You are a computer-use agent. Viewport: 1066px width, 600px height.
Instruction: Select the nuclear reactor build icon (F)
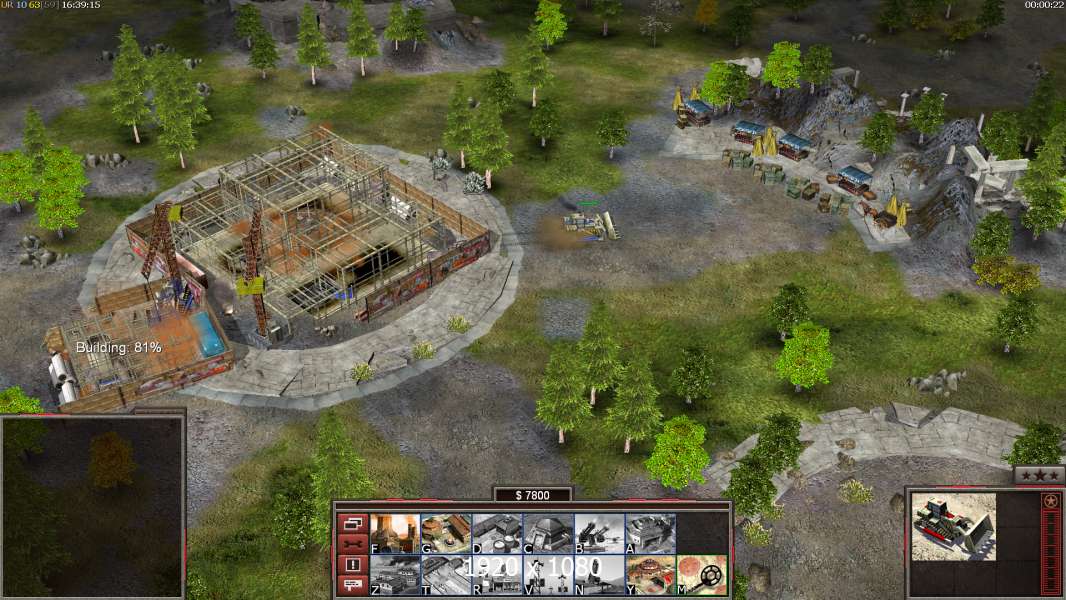click(395, 533)
